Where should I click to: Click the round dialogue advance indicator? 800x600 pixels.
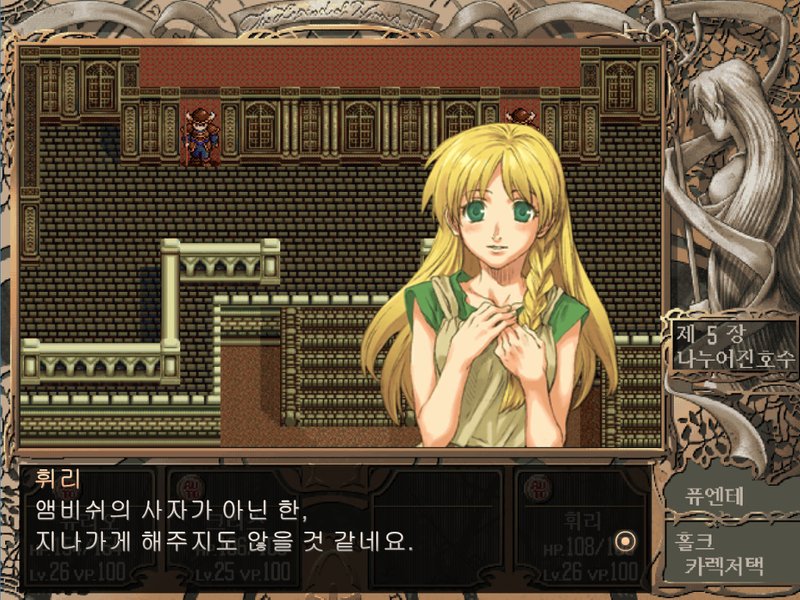pyautogui.click(x=627, y=541)
